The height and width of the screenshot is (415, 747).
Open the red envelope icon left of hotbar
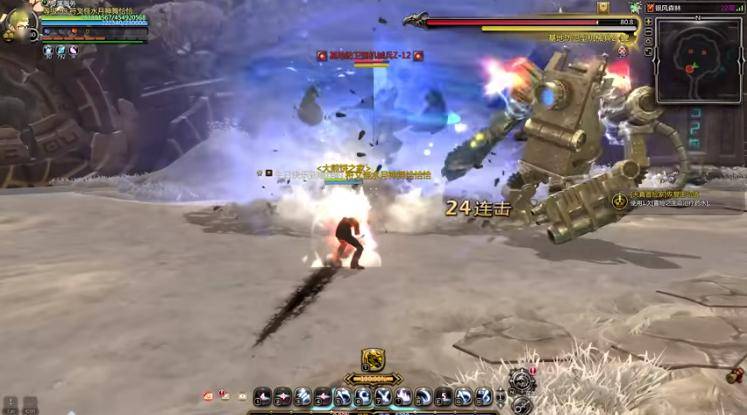(208, 396)
